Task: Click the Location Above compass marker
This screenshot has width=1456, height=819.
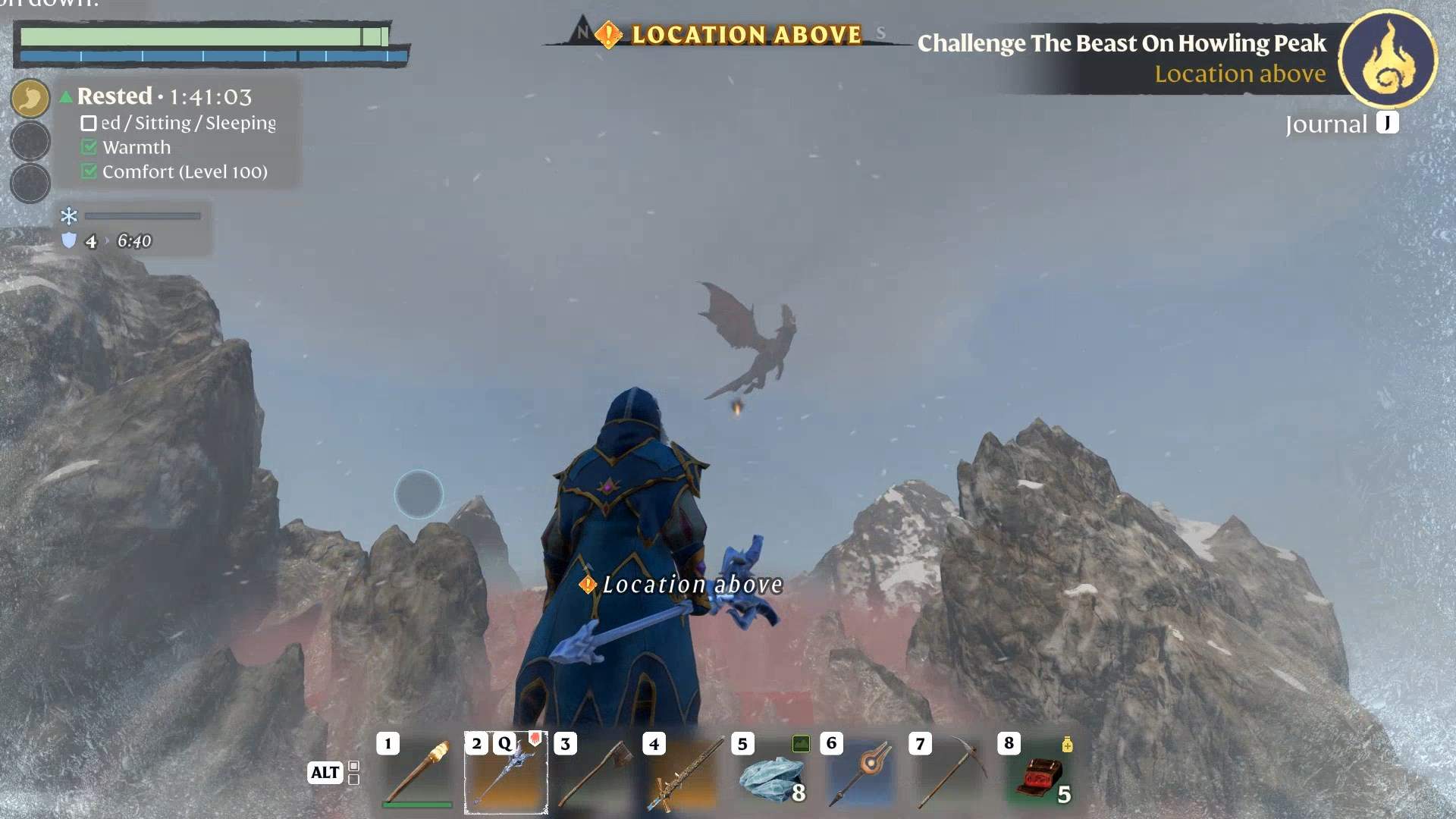Action: pos(609,35)
